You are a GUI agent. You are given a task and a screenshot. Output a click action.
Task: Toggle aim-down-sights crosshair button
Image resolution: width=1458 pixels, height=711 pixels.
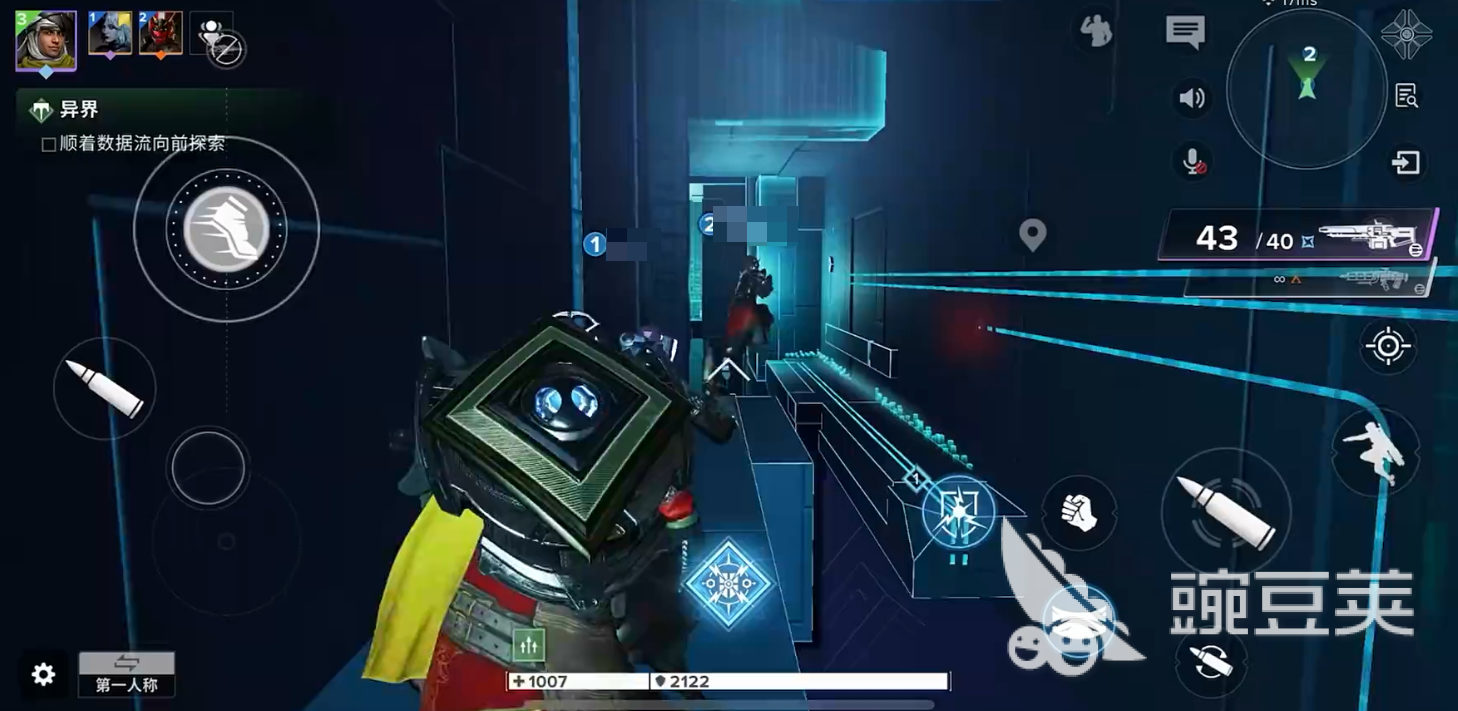pyautogui.click(x=1388, y=347)
